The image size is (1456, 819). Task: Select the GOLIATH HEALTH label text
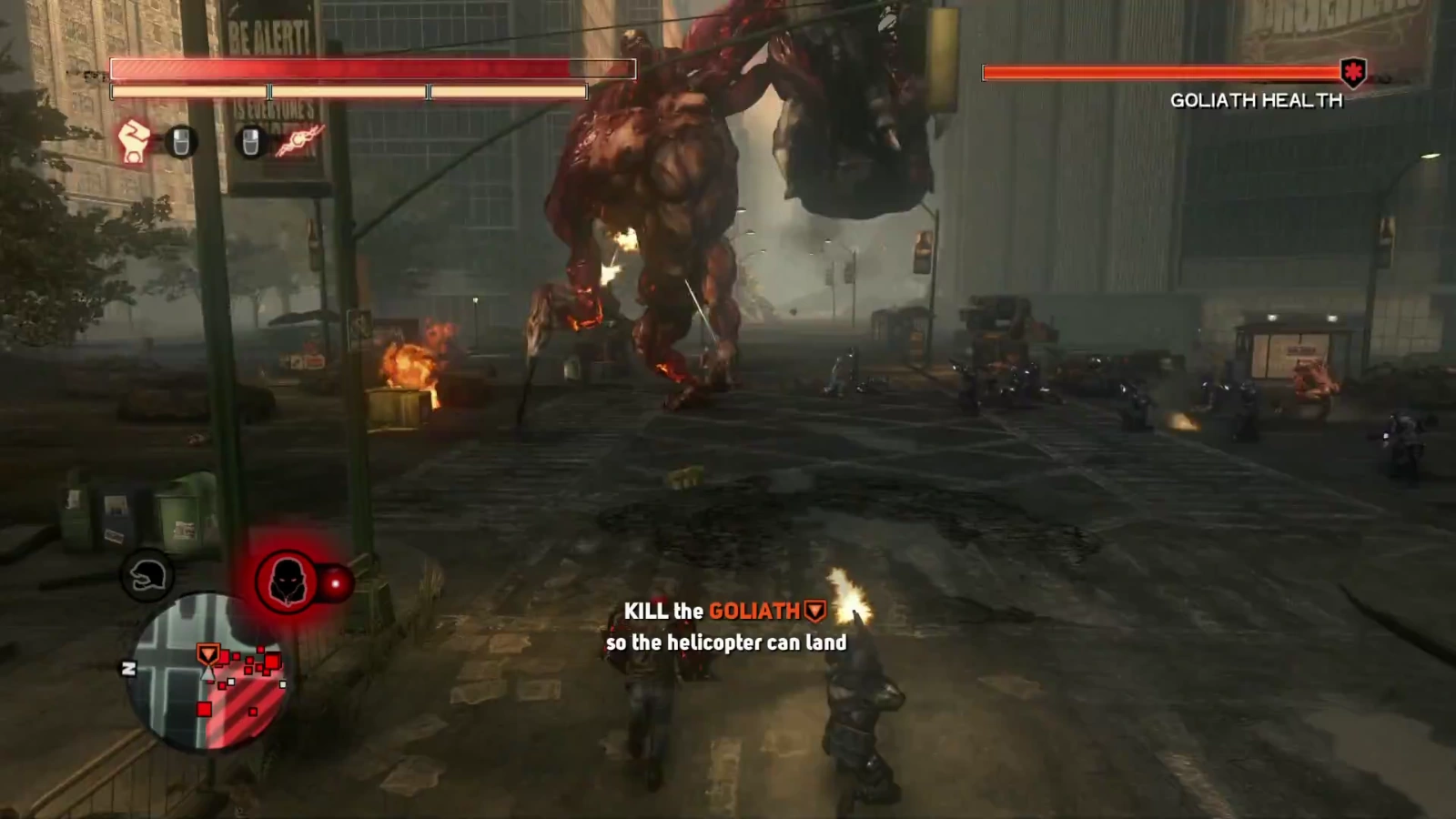tap(1256, 101)
